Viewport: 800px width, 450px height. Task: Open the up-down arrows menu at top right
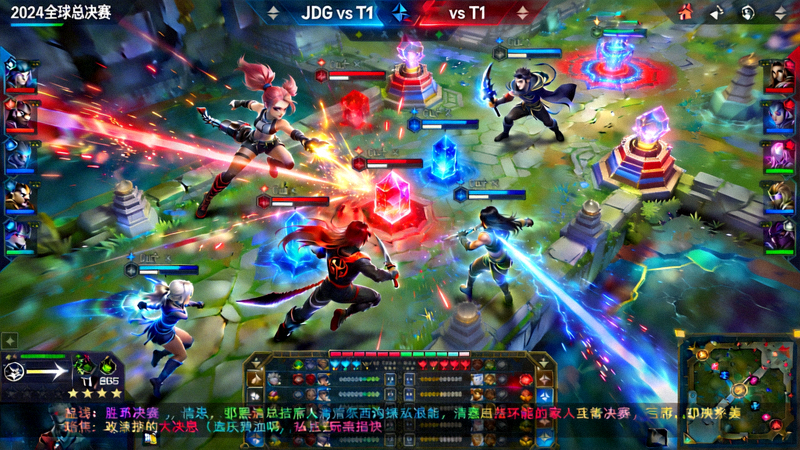[779, 13]
